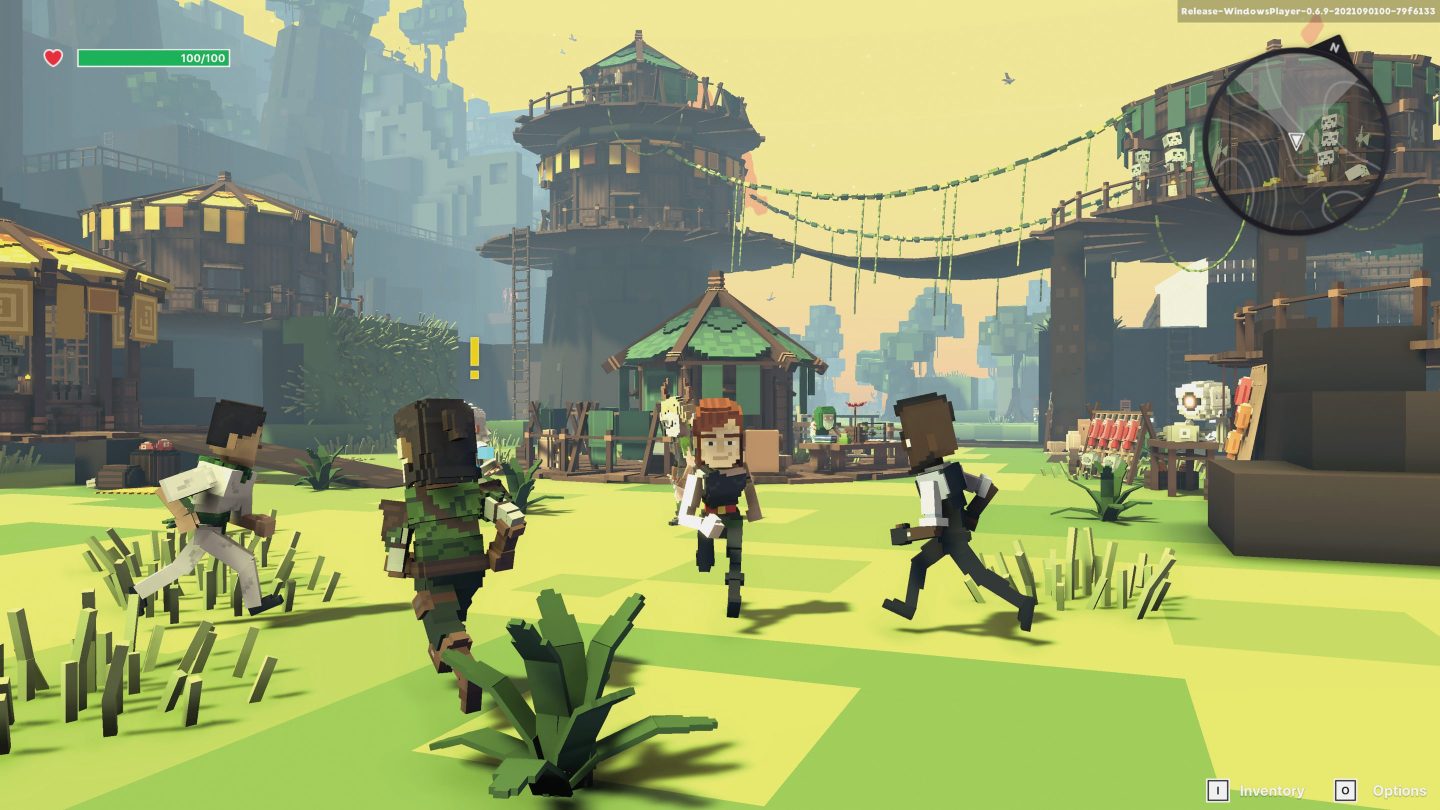Click the N compass marker on the minimap
The height and width of the screenshot is (810, 1440).
pos(1335,46)
